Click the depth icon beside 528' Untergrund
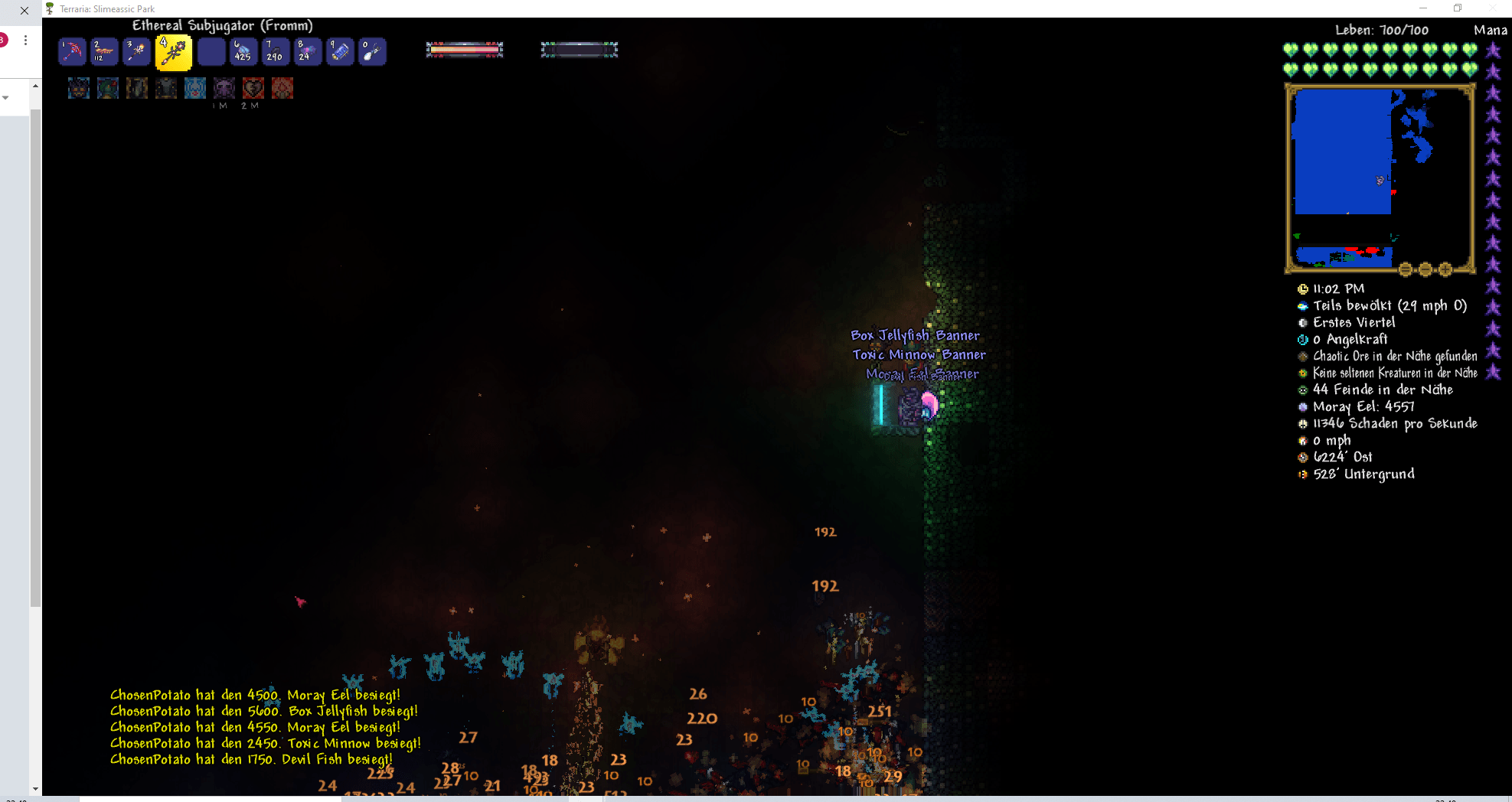The height and width of the screenshot is (802, 1512). tap(1303, 474)
